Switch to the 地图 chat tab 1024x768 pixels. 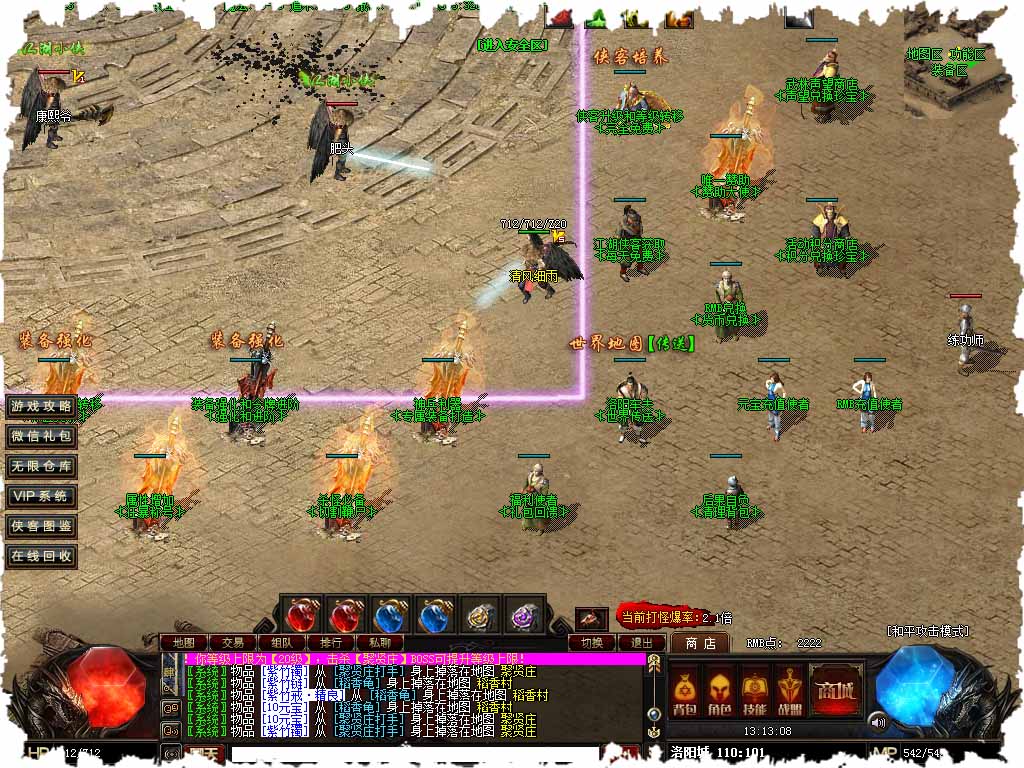[184, 642]
